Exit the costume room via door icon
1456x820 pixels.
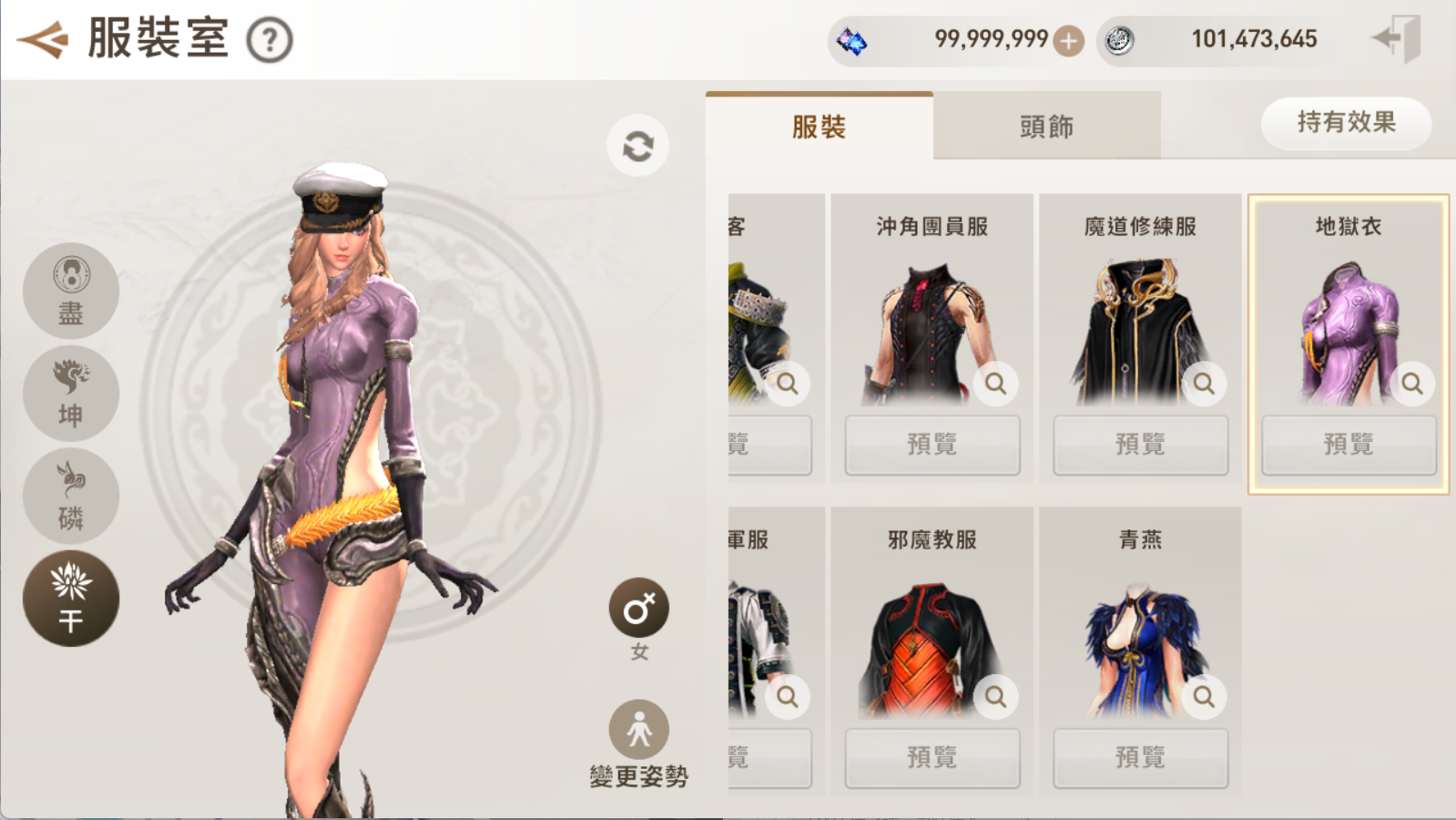click(x=1398, y=39)
